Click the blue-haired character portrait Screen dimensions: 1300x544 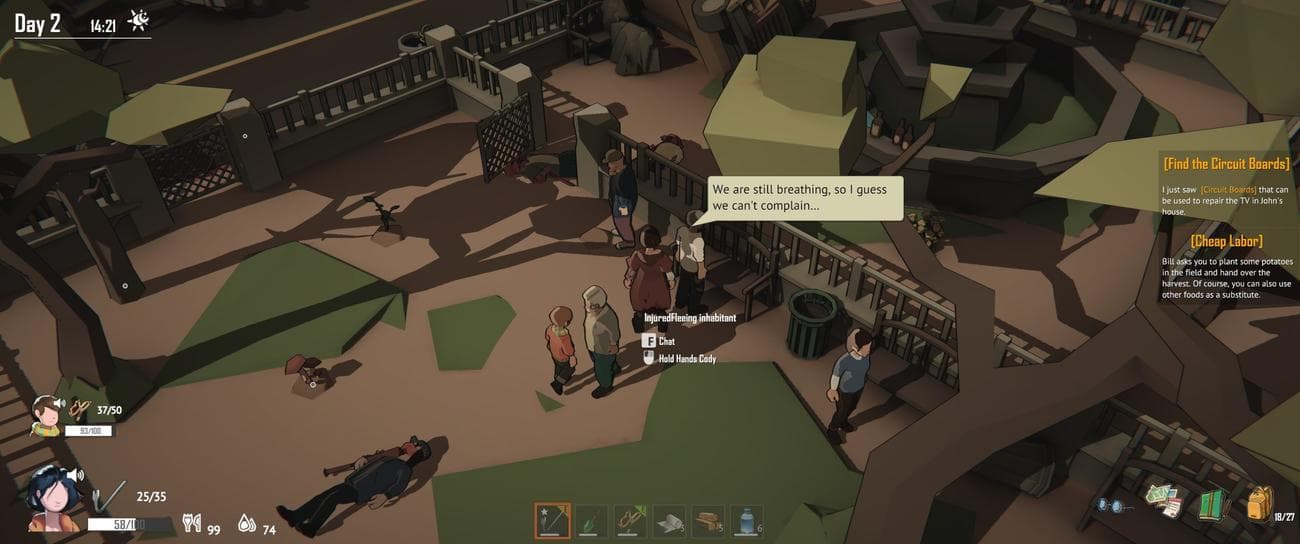coord(52,497)
